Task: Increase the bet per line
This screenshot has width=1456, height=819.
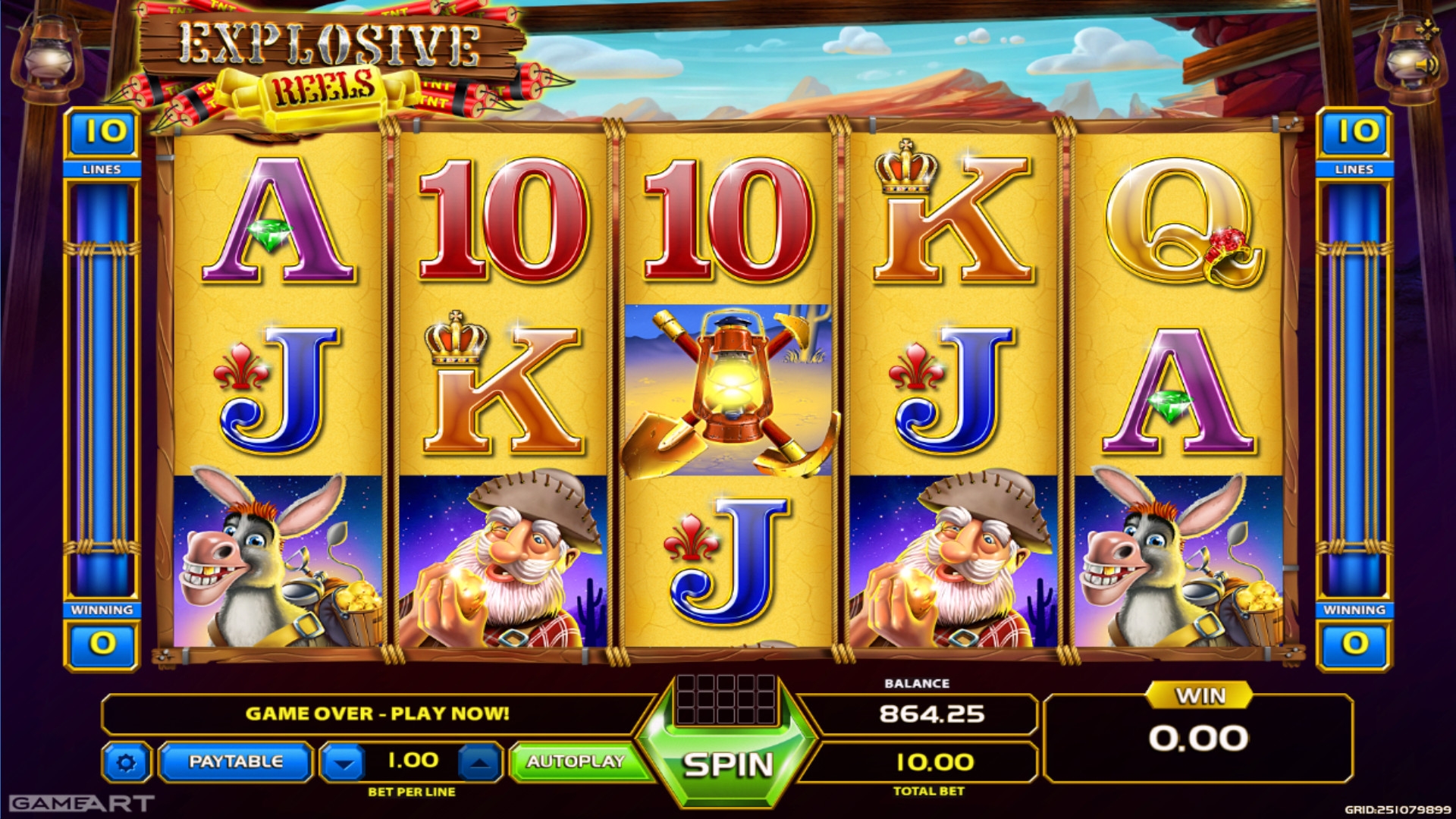Action: [x=479, y=763]
